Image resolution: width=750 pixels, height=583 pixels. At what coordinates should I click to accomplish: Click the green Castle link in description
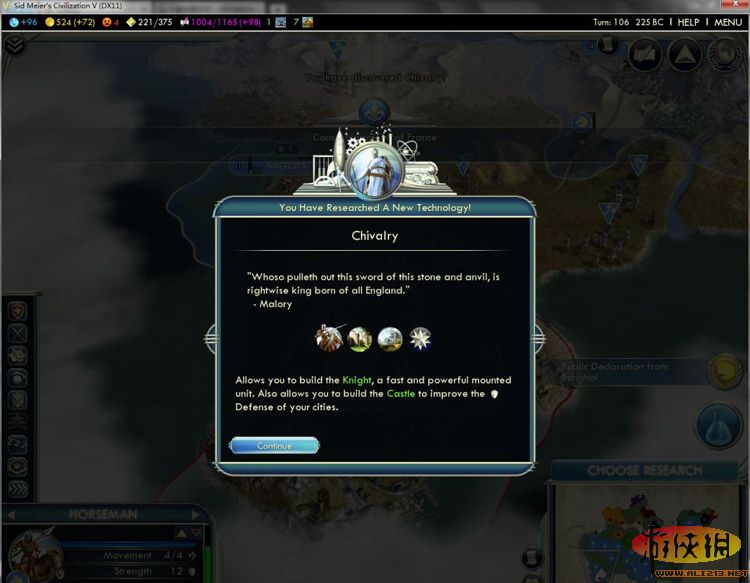point(400,393)
